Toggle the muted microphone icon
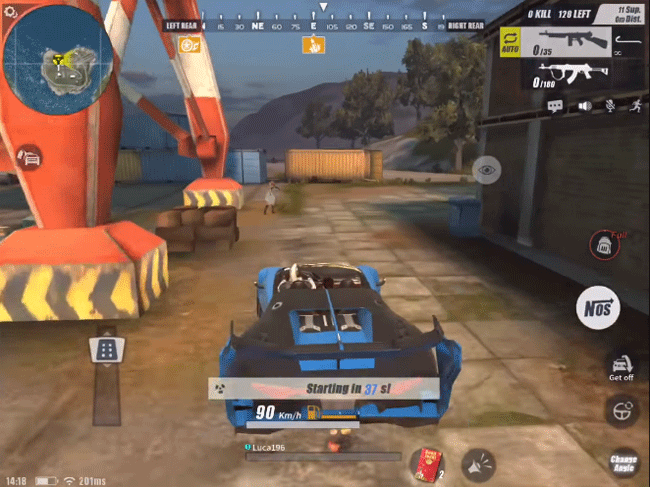The height and width of the screenshot is (487, 650). pyautogui.click(x=608, y=105)
